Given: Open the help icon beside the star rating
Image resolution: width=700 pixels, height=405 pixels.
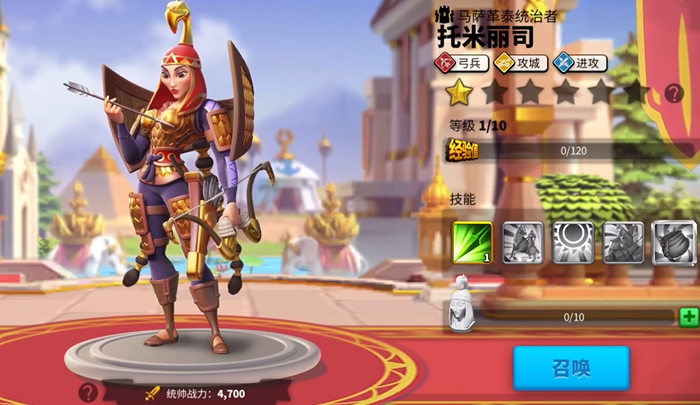Looking at the screenshot, I should (x=674, y=93).
